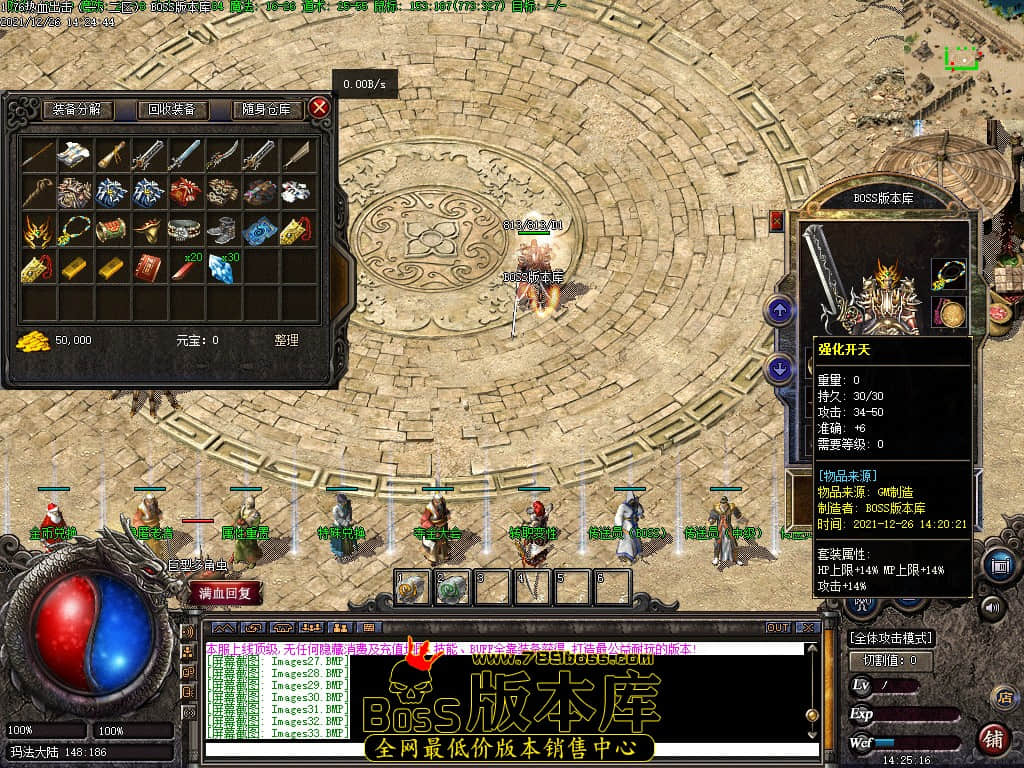This screenshot has width=1024, height=768.
Task: Open the 回收装备 equipment recycling
Action: [x=172, y=109]
